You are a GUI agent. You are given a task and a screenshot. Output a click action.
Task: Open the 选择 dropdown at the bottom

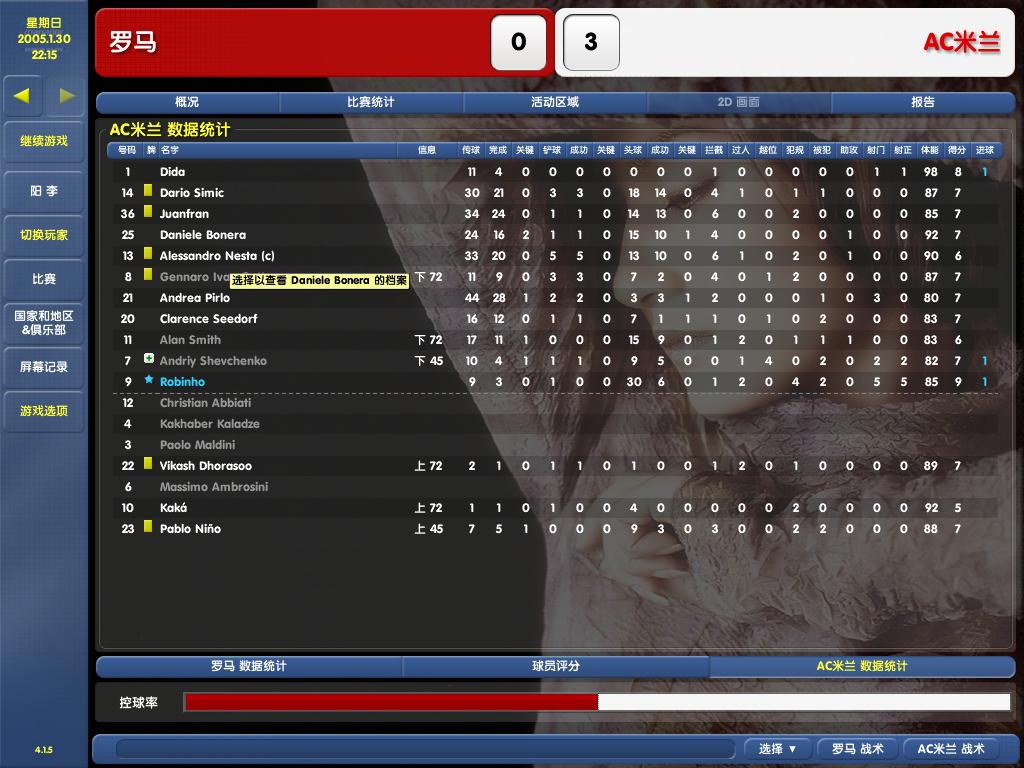pyautogui.click(x=777, y=749)
